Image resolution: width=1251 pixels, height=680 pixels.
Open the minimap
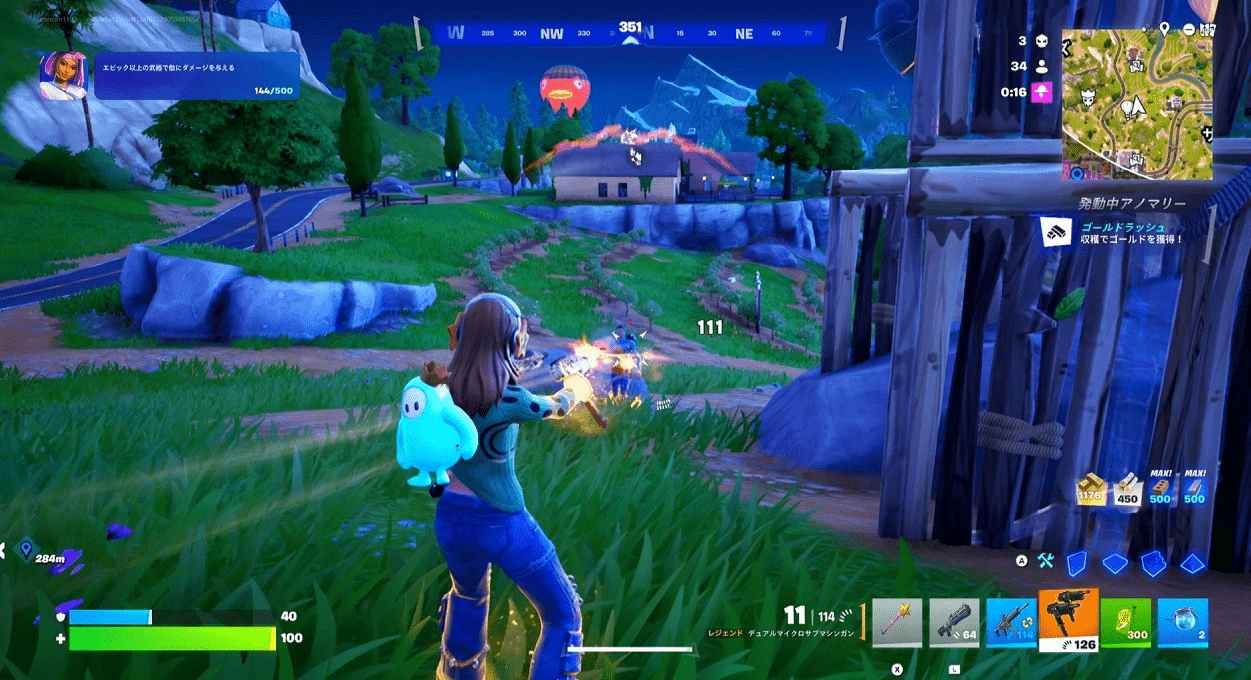coord(1137,105)
